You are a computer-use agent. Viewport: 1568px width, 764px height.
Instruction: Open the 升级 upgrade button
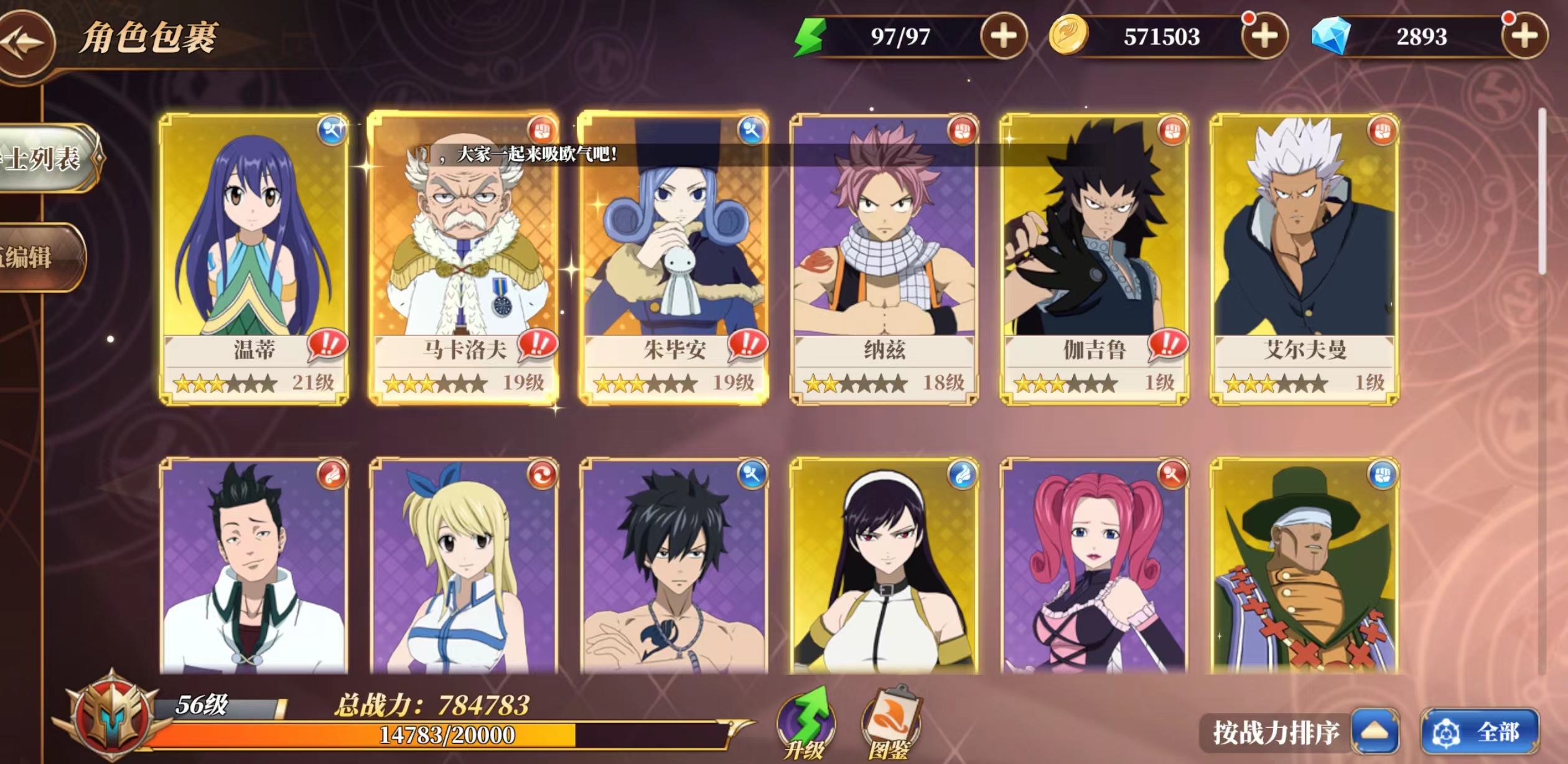(805, 725)
